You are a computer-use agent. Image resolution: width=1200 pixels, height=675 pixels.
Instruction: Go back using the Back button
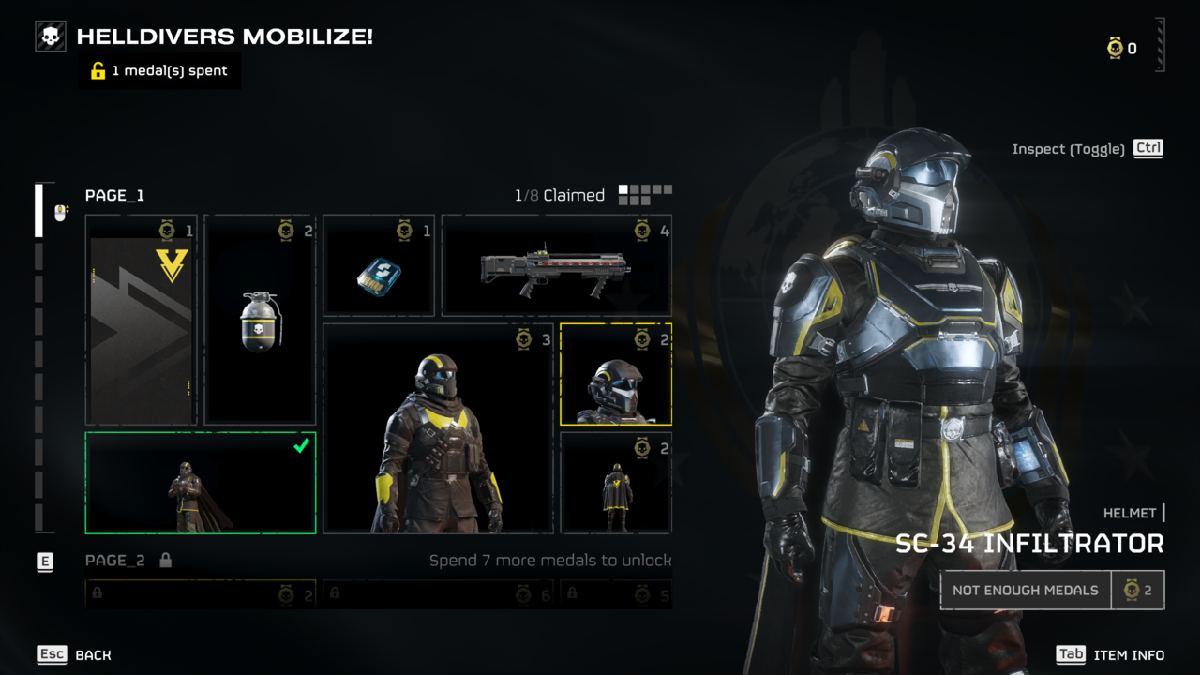75,655
